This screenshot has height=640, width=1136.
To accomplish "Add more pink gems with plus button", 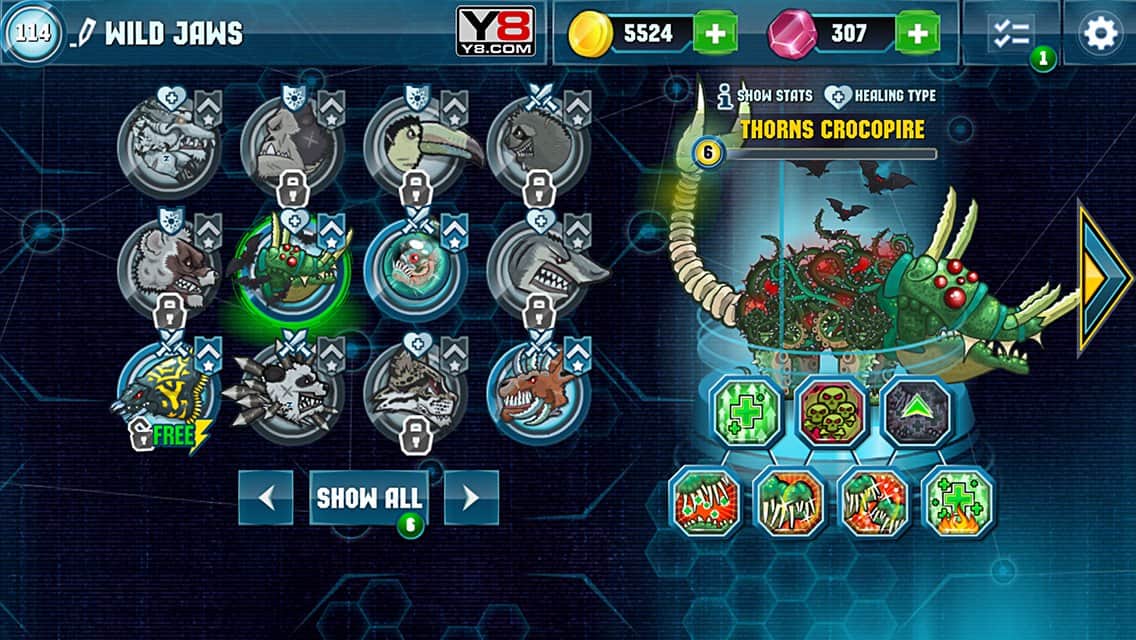I will coord(916,34).
